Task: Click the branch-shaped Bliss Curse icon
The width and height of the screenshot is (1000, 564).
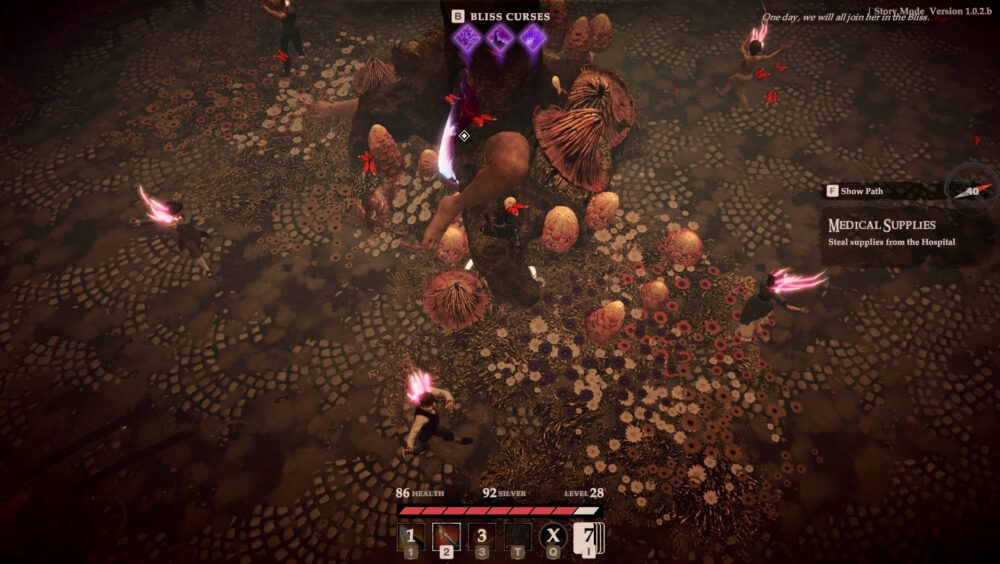Action: coord(467,39)
